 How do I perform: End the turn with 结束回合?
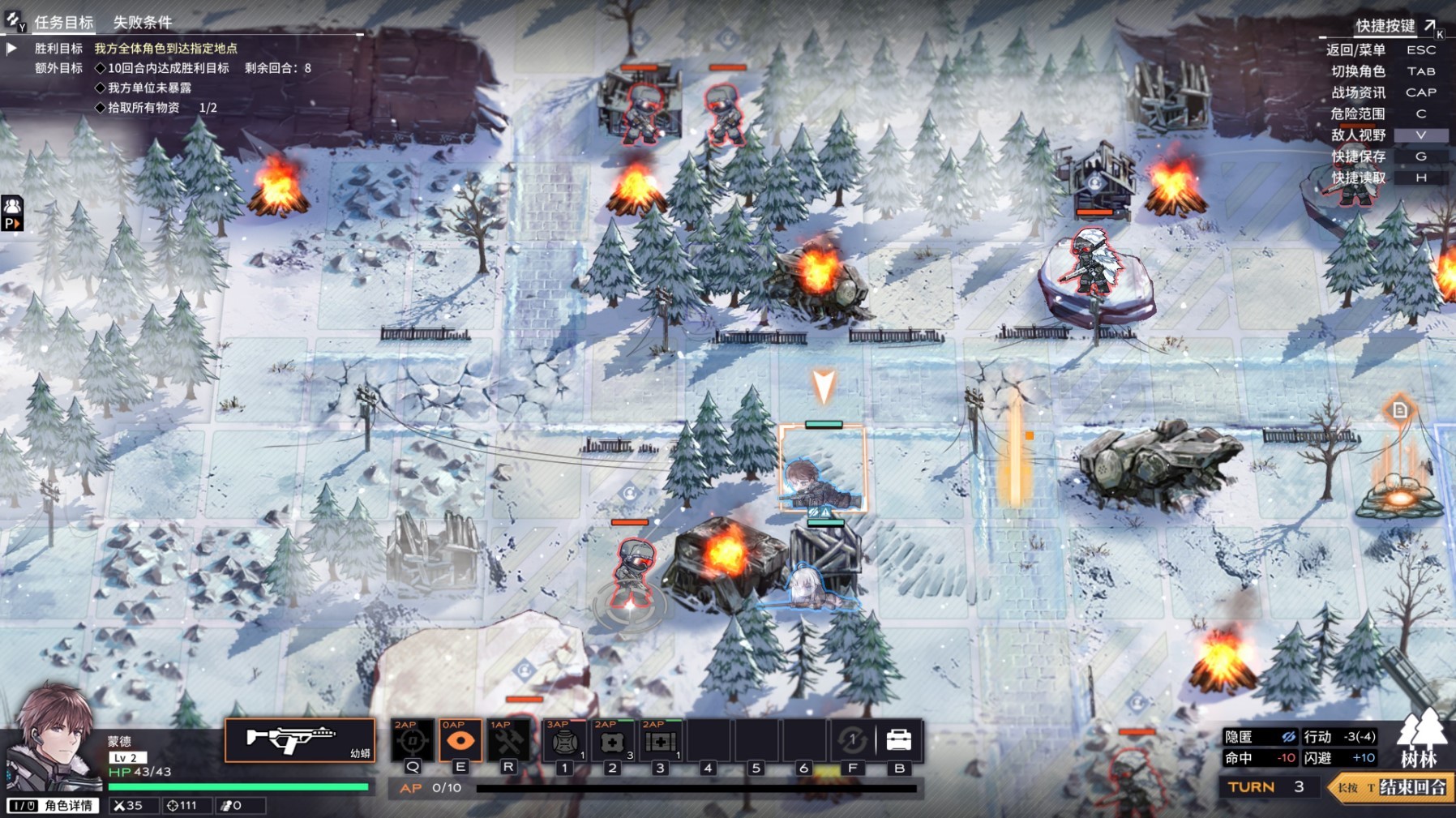click(1412, 787)
